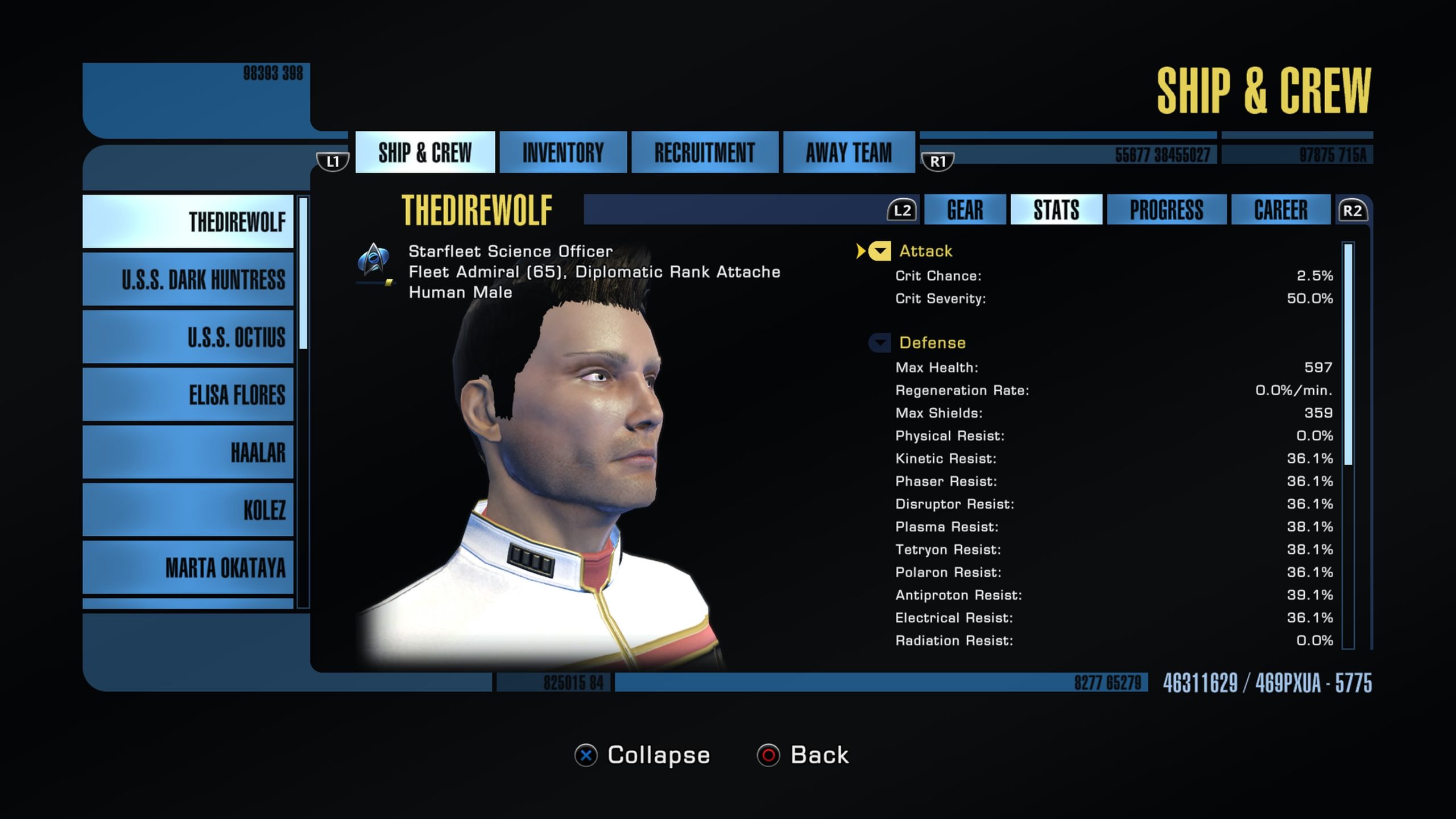Select THEDIREWOLF in the crew list
Screen dimensions: 1456x819
pos(188,222)
